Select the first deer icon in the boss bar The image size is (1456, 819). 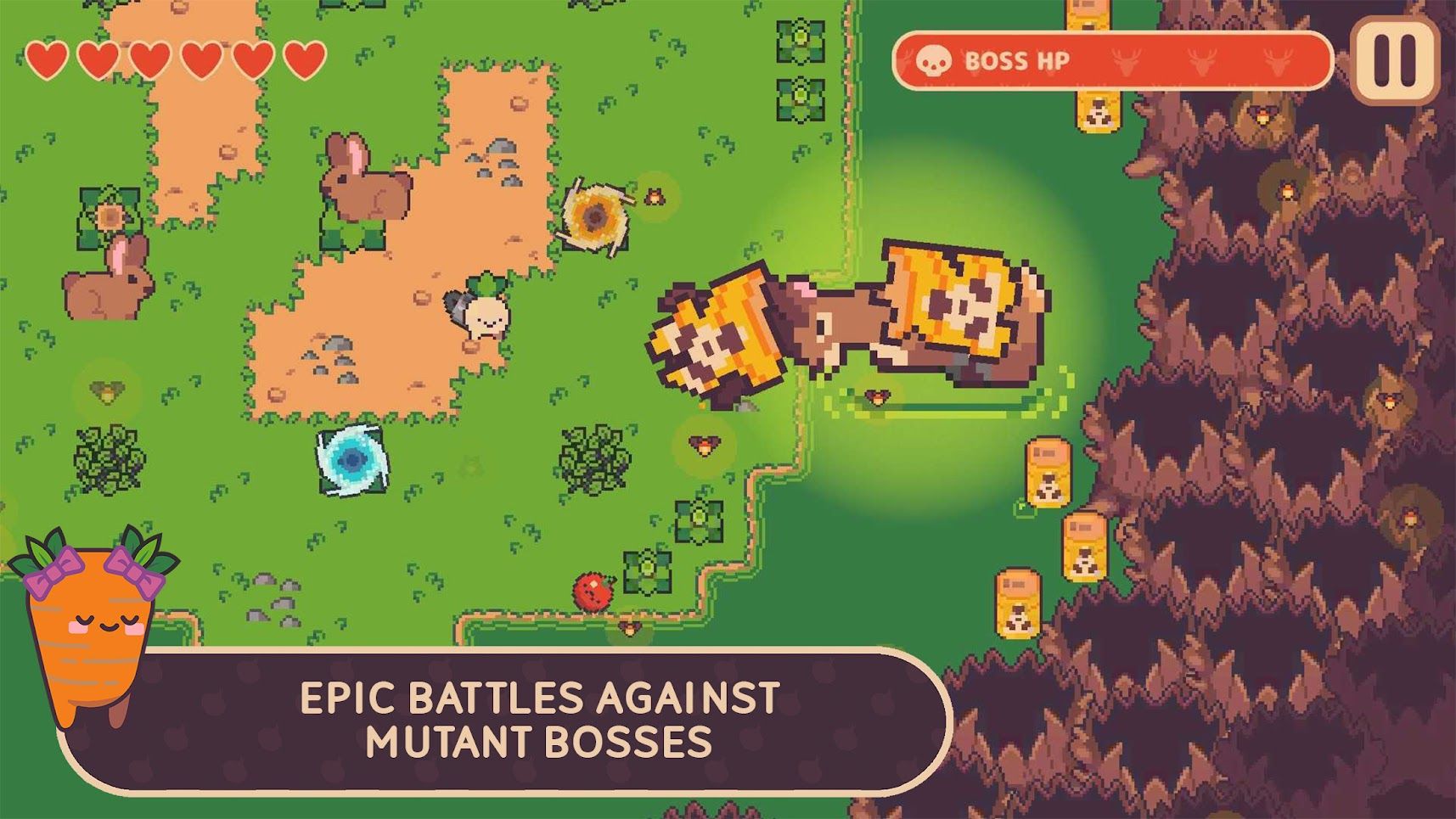1125,63
